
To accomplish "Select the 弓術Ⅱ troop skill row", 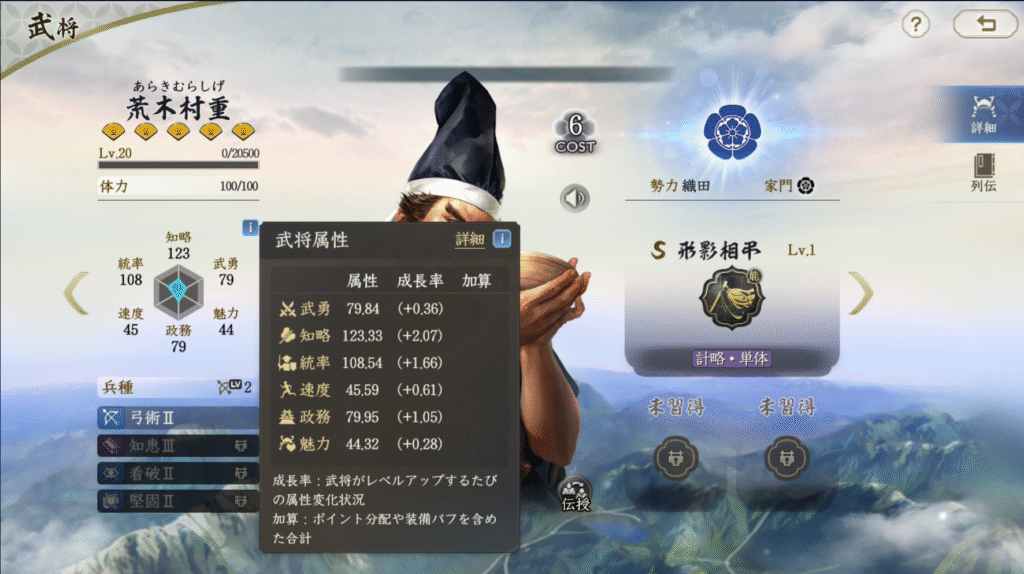I will click(165, 417).
